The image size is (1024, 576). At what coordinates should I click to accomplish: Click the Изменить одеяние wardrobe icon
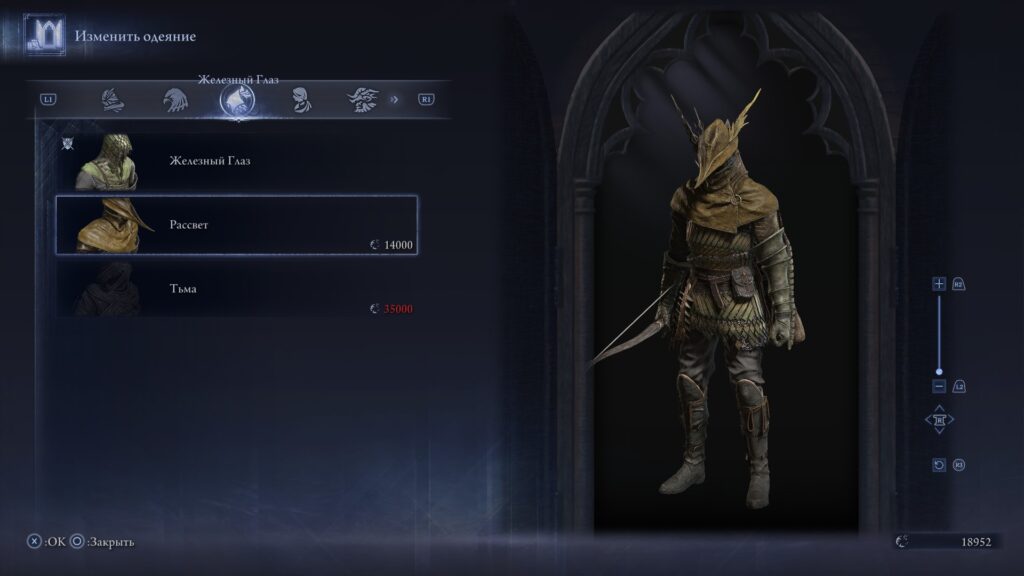pyautogui.click(x=45, y=36)
